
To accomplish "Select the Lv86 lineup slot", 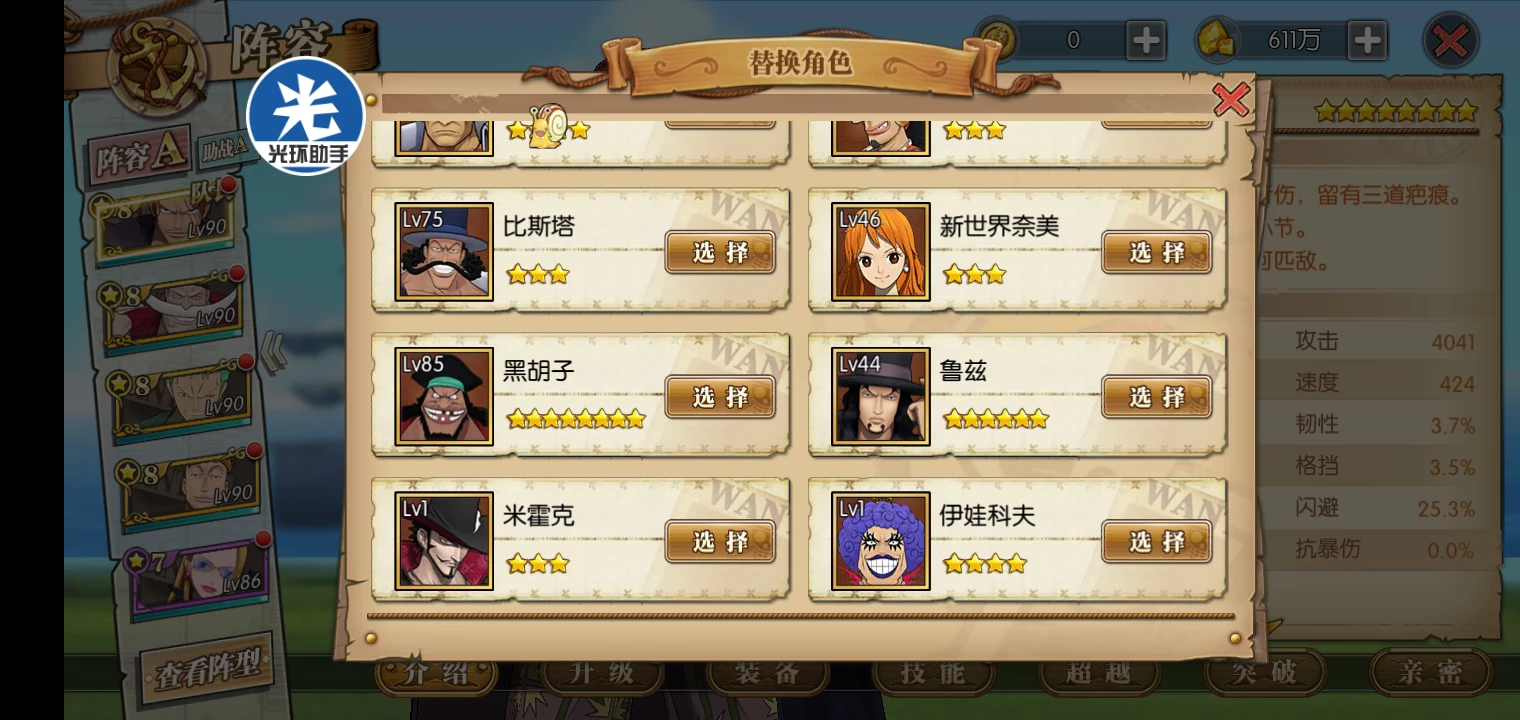I will 200,575.
